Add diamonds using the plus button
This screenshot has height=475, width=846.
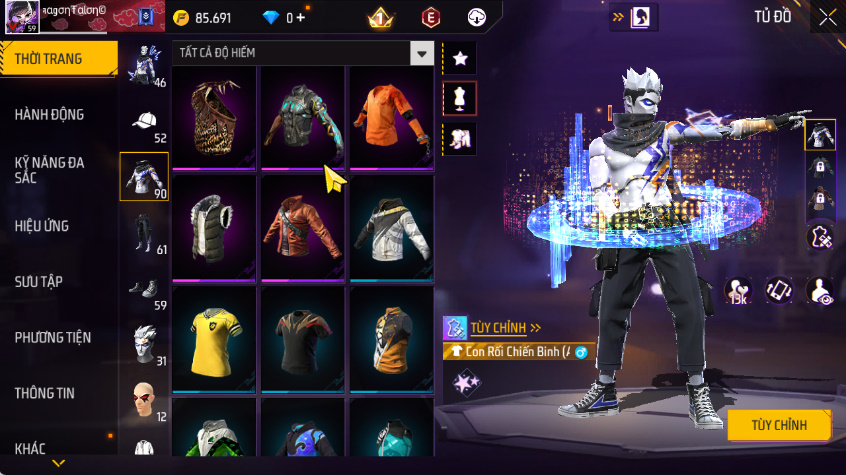301,18
